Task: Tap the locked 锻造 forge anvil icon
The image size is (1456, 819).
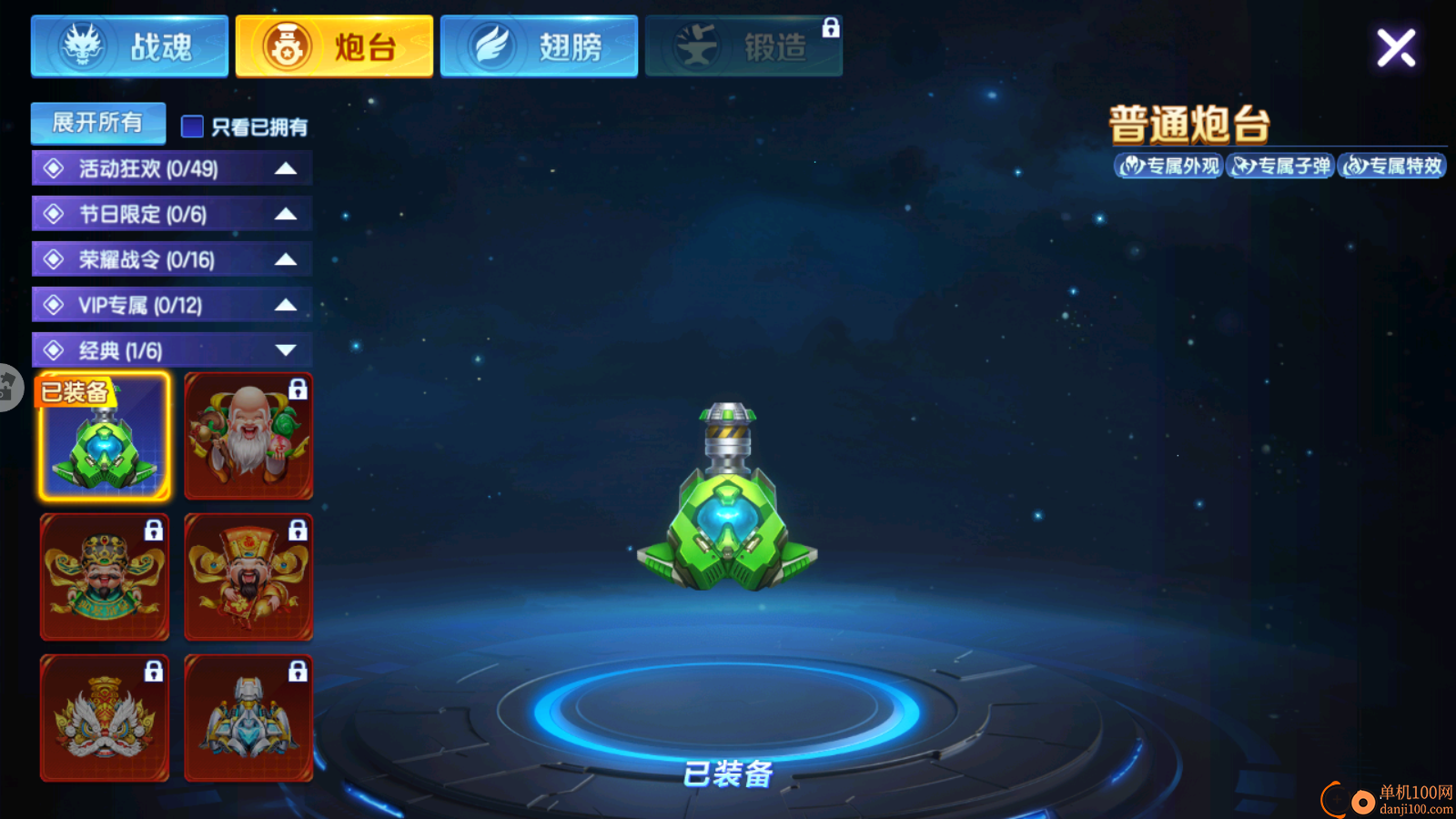Action: click(x=697, y=47)
